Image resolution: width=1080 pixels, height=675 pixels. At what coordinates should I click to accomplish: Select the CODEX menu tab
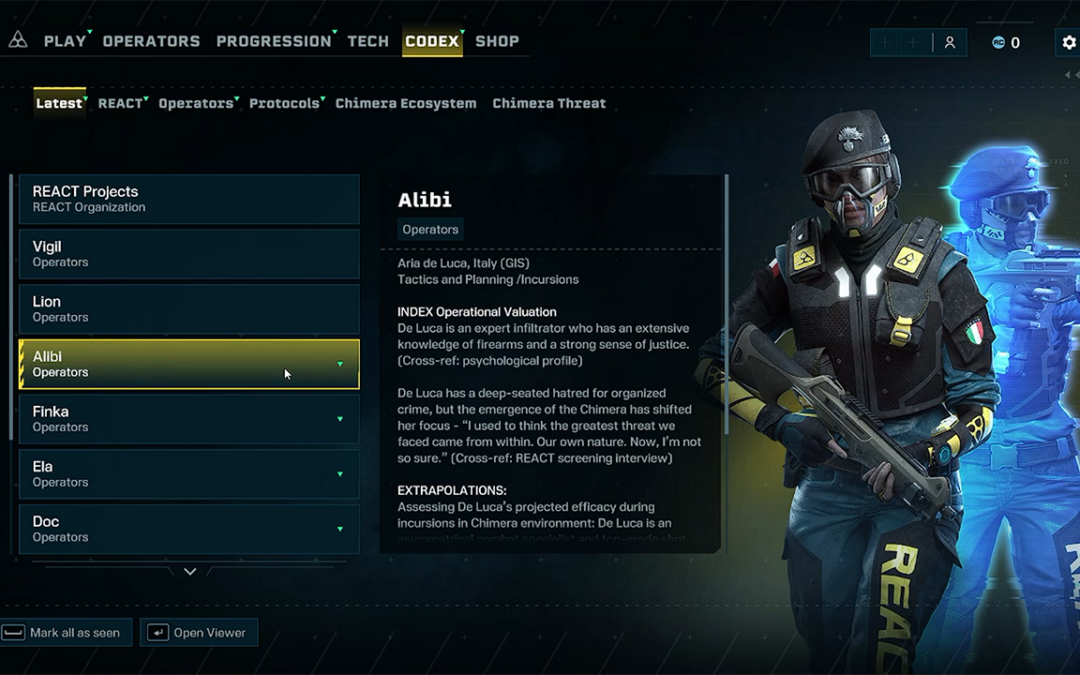click(432, 41)
